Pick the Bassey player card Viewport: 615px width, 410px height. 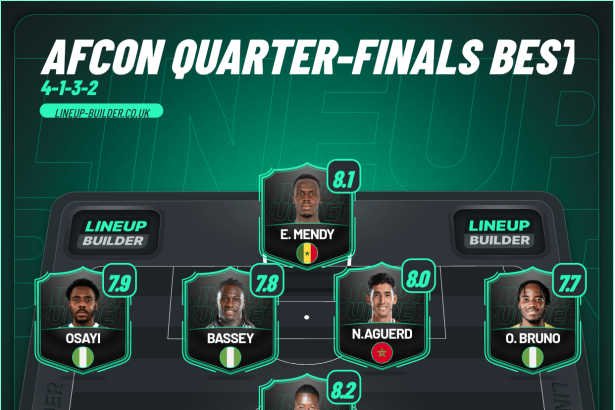(x=231, y=320)
